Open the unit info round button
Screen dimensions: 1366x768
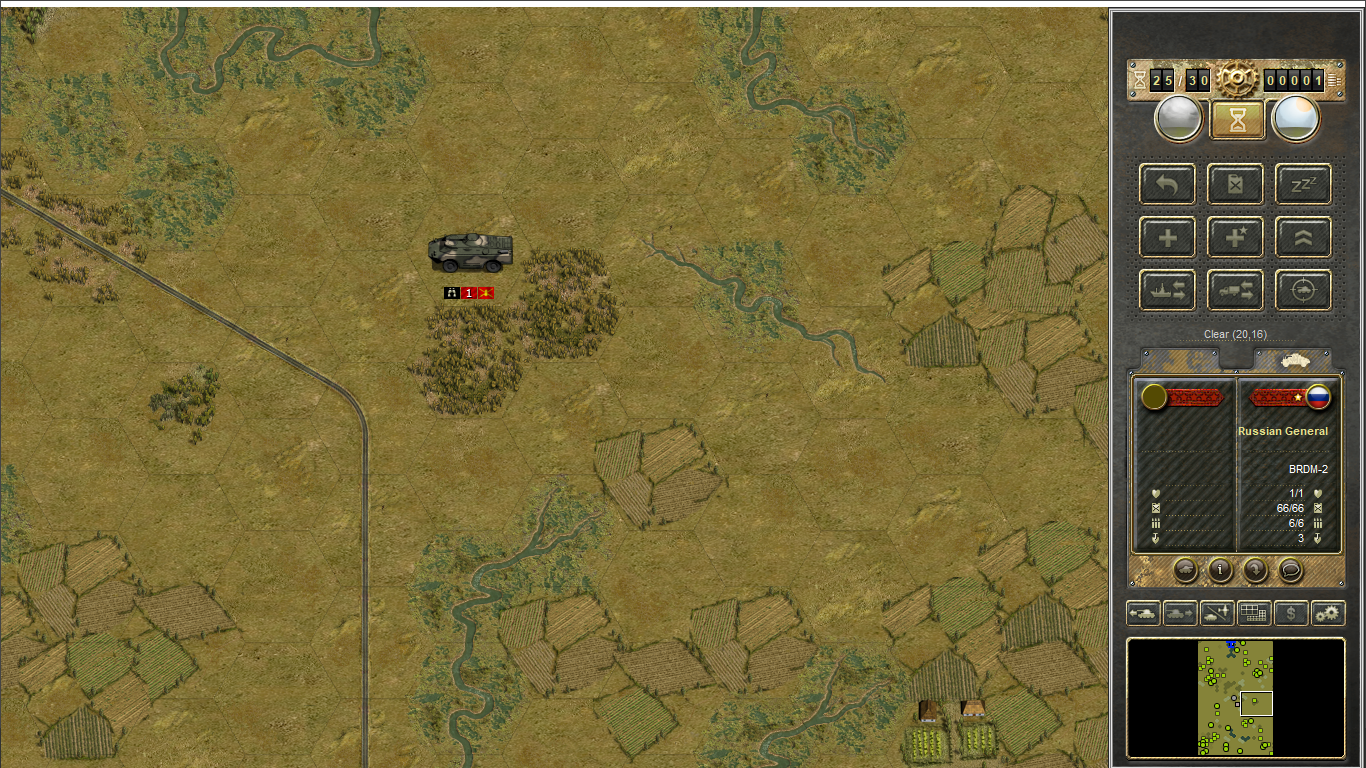point(1220,570)
